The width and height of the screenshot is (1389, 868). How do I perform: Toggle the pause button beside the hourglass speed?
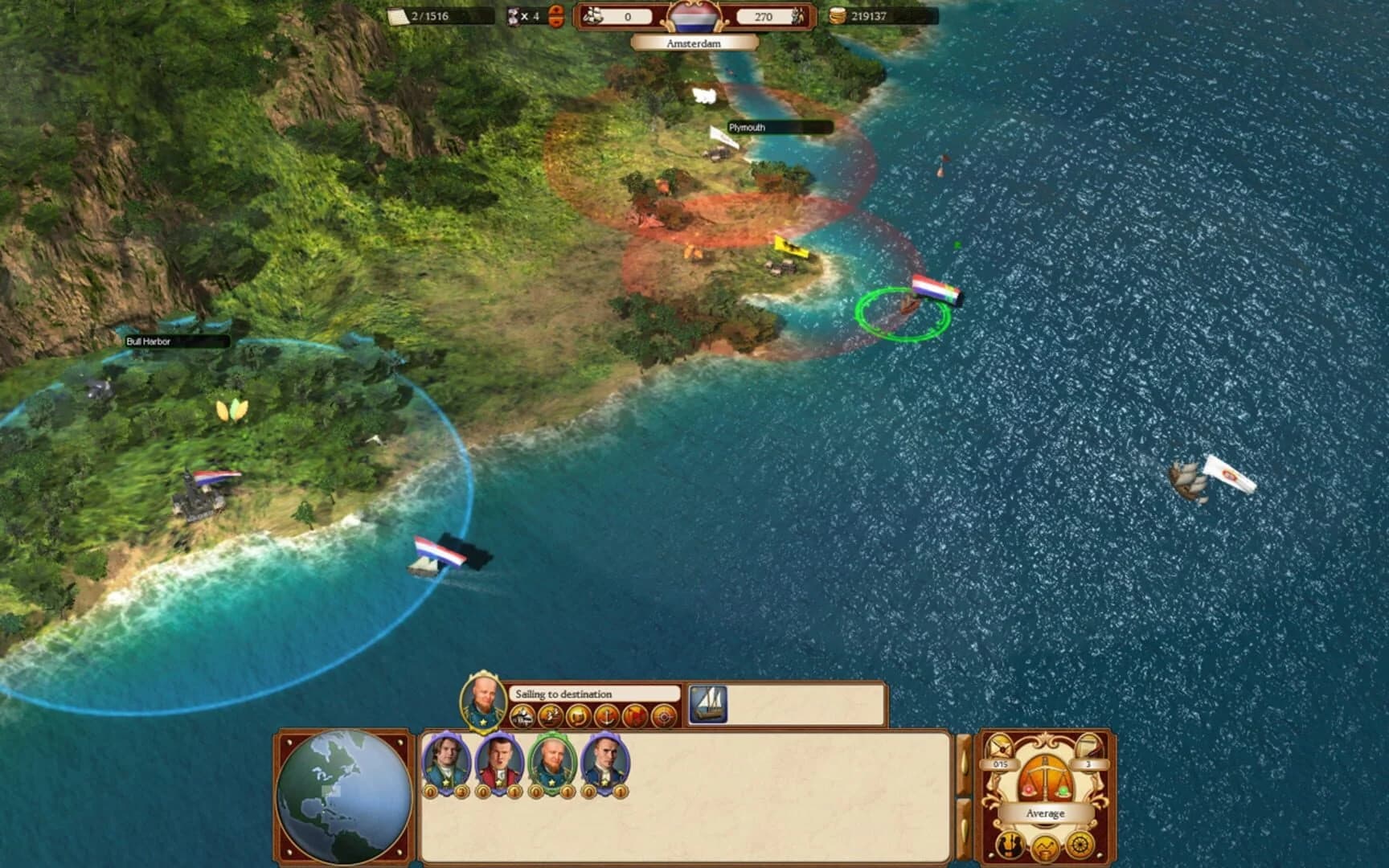pos(555,16)
